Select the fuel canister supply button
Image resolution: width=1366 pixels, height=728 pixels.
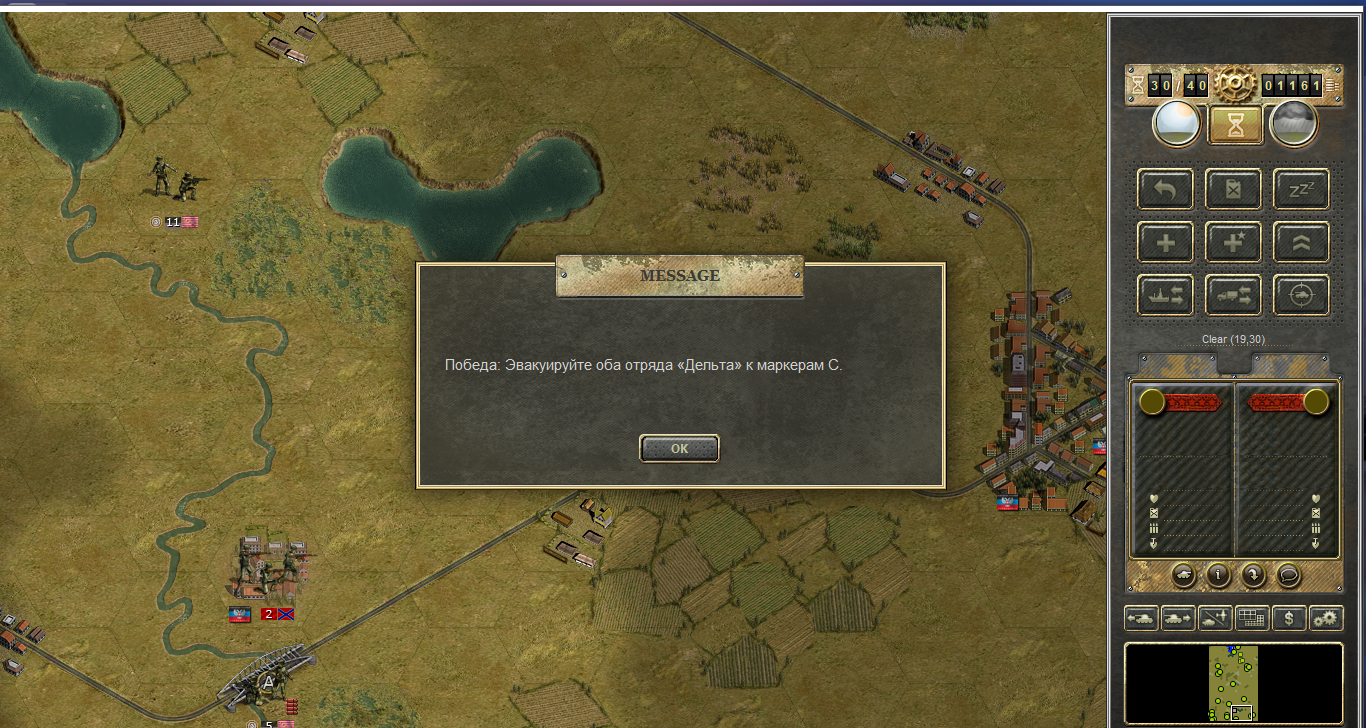click(1233, 189)
